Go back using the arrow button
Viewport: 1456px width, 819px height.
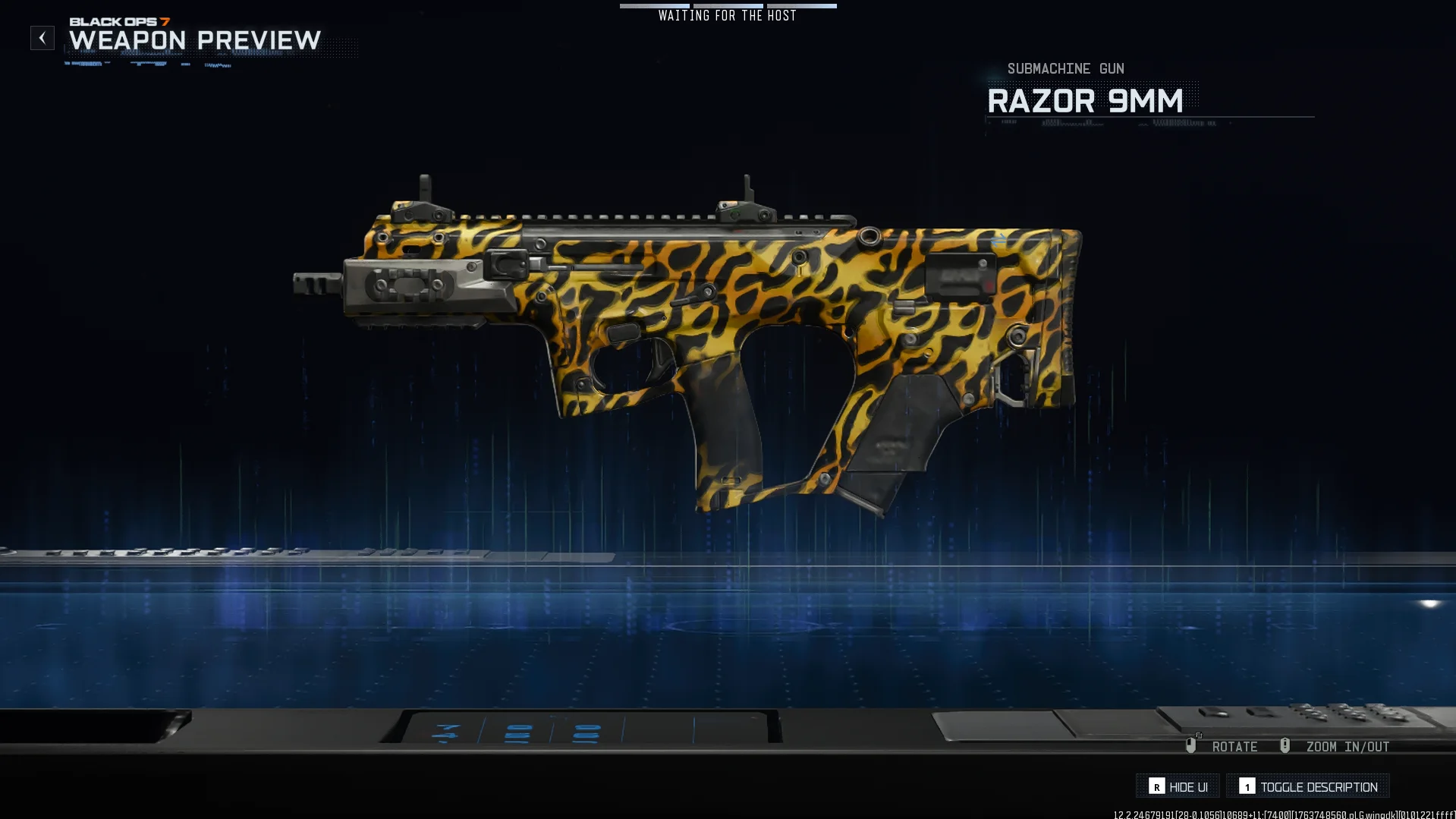(x=42, y=38)
